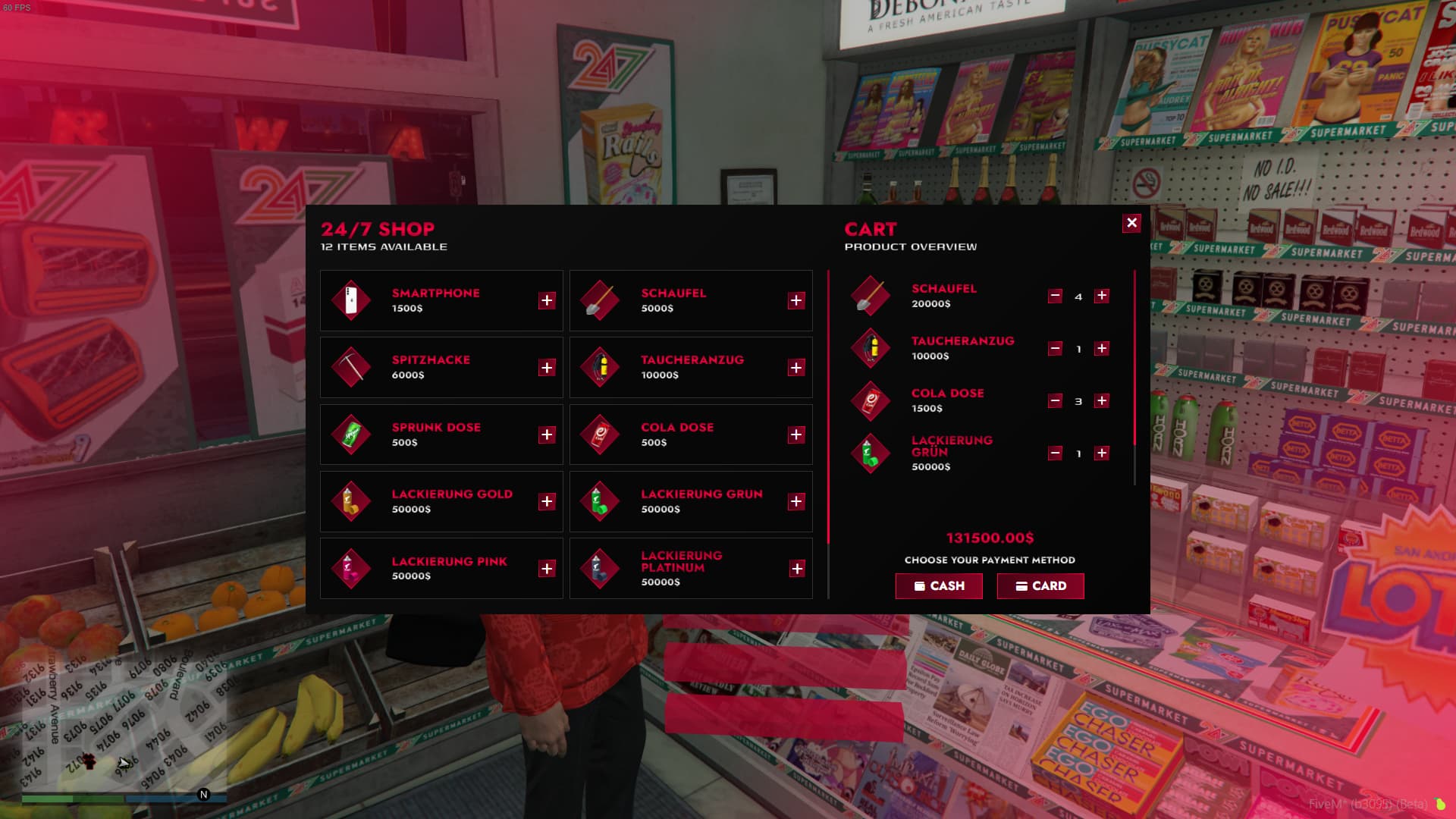1456x819 pixels.
Task: Click the Schaufel shovel icon
Action: [601, 300]
